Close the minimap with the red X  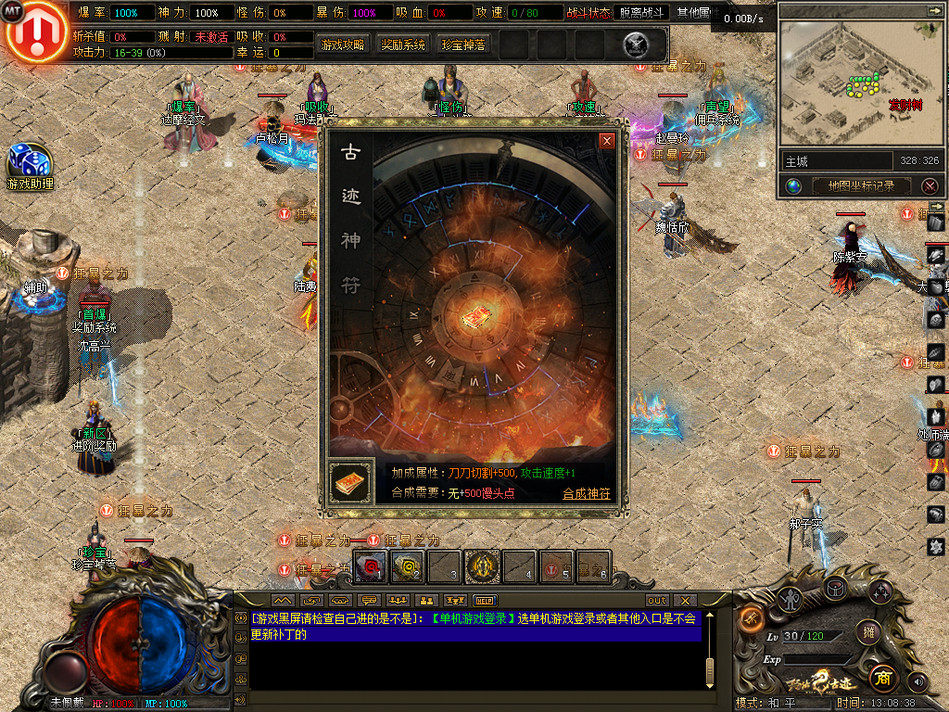tap(930, 186)
